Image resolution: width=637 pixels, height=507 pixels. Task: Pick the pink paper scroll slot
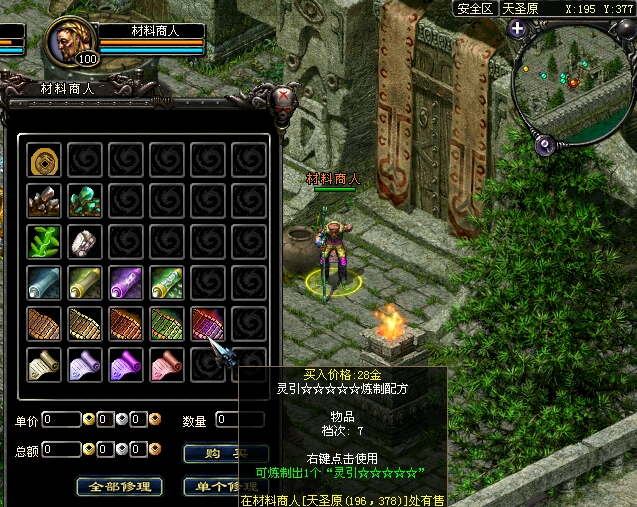pyautogui.click(x=167, y=365)
